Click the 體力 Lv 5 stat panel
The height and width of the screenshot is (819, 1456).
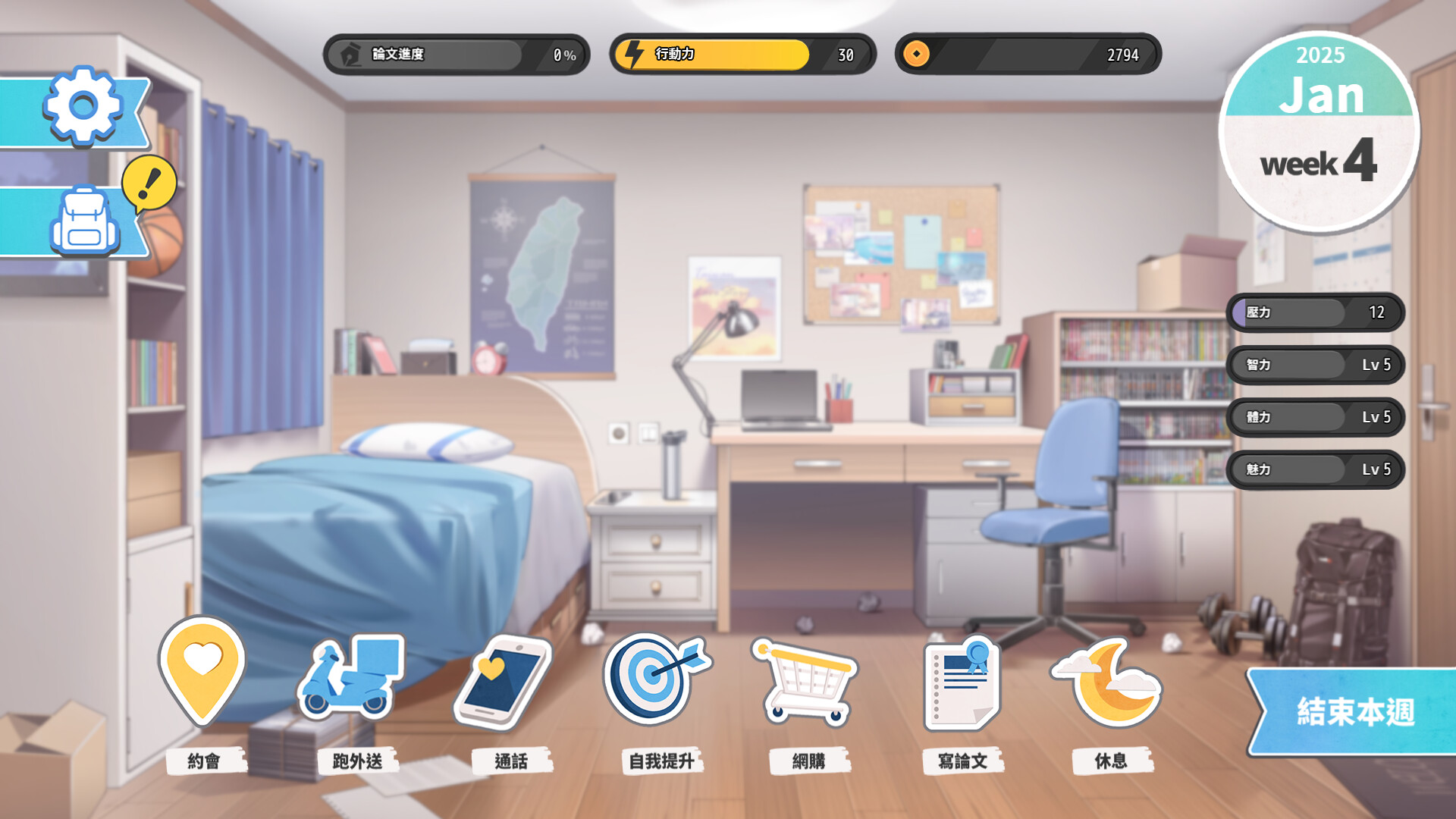click(x=1316, y=417)
